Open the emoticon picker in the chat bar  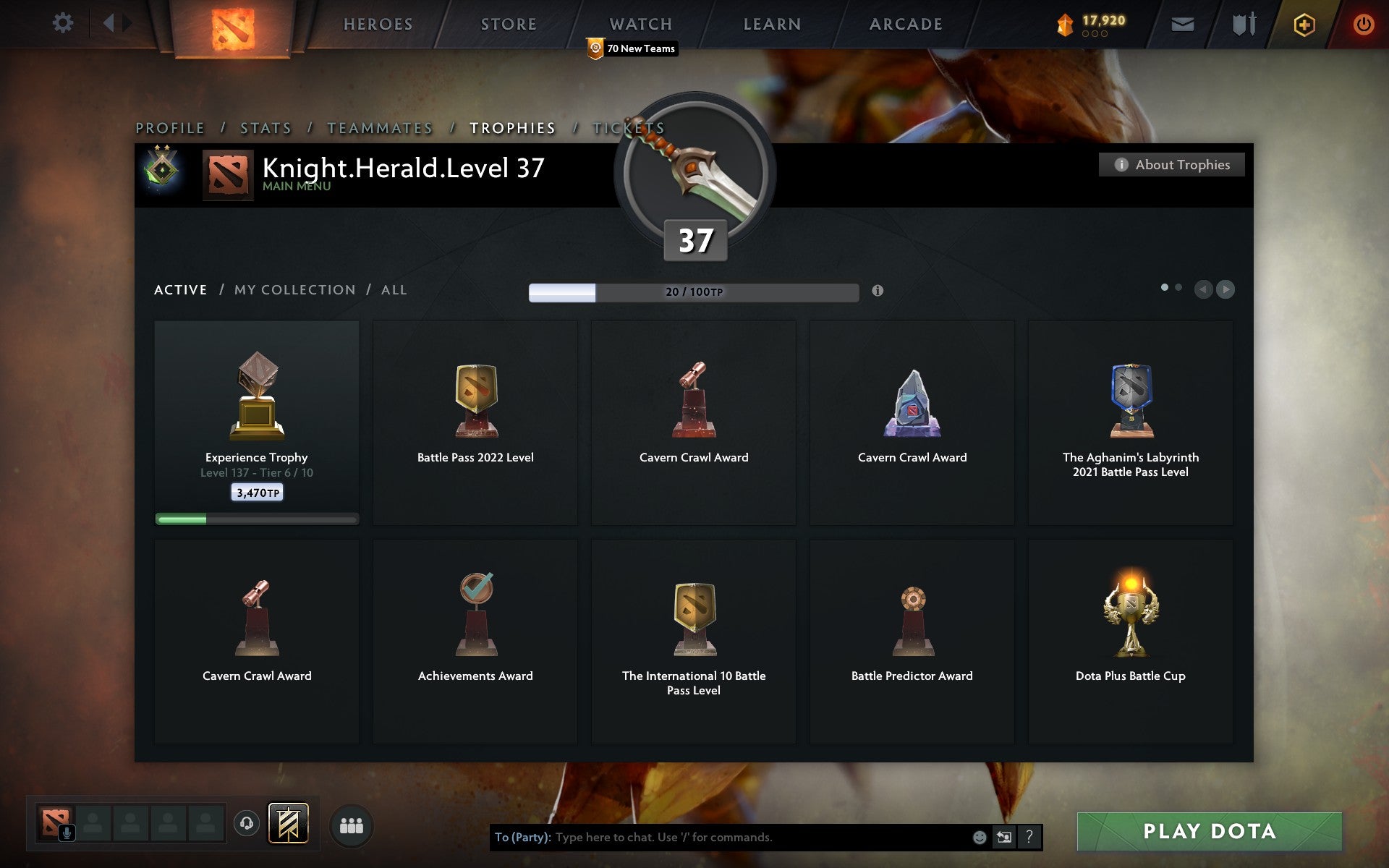[x=980, y=839]
